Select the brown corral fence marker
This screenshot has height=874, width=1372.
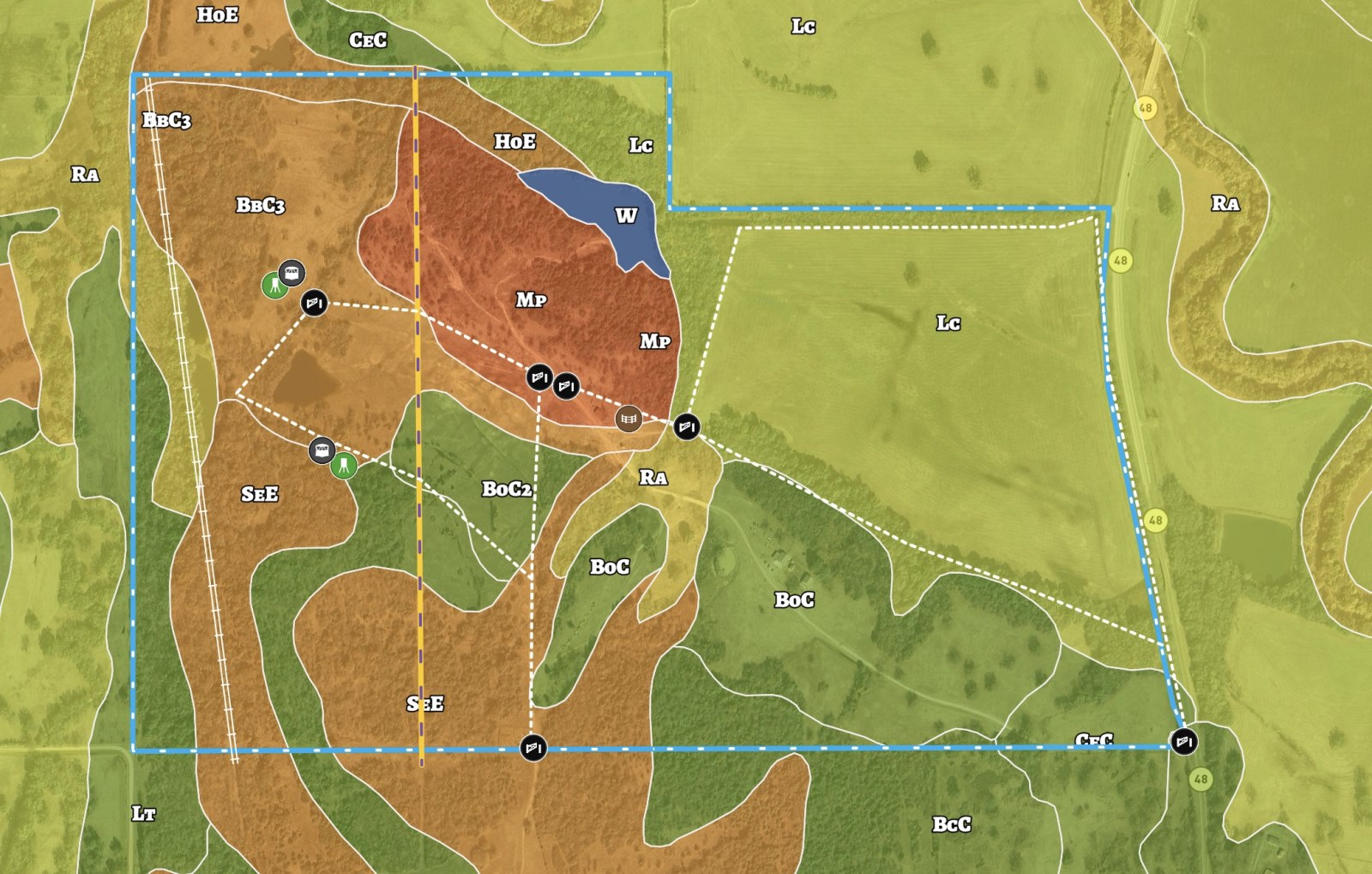click(629, 419)
